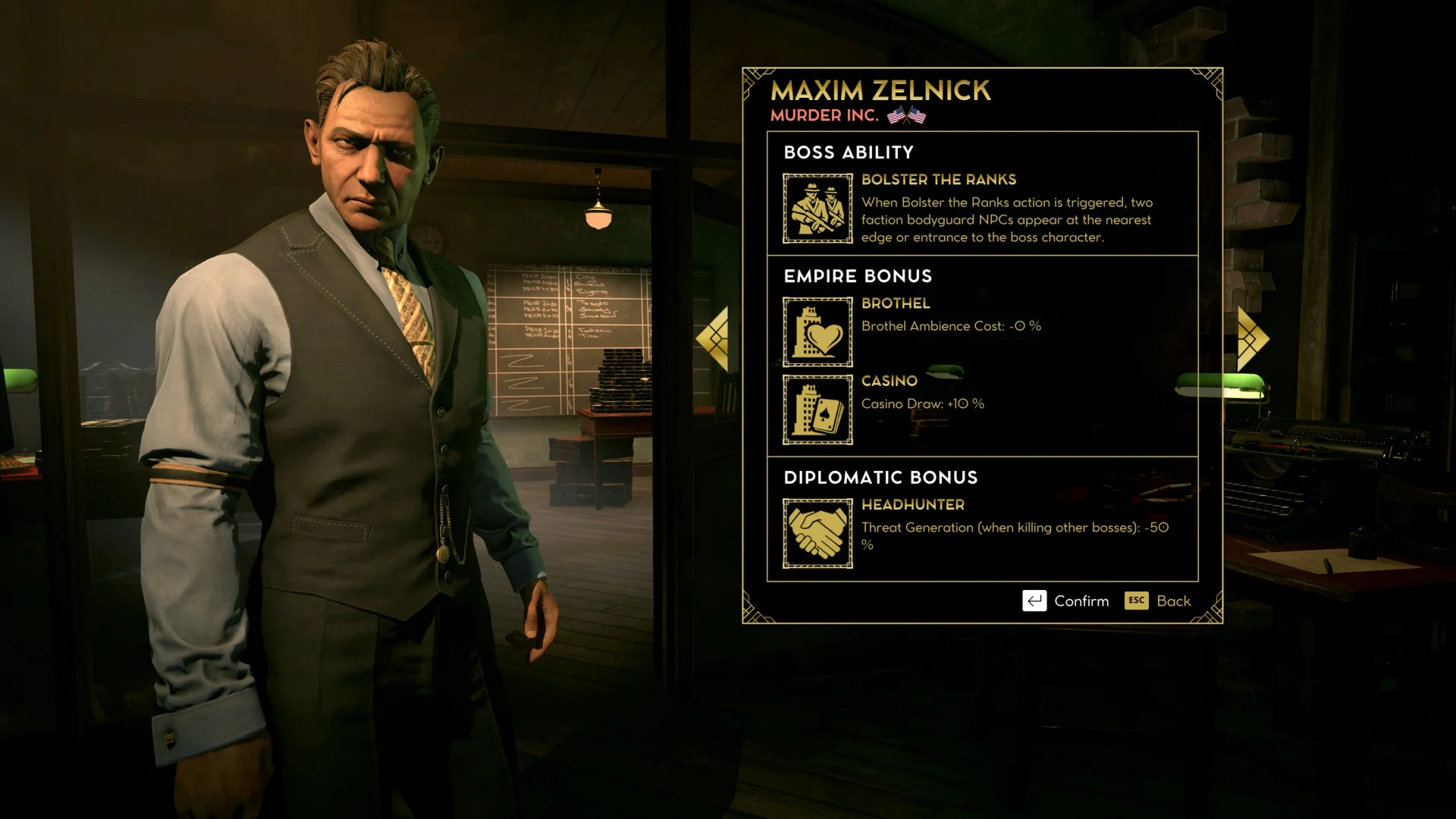1456x819 pixels.
Task: Click the Casino empire bonus icon
Action: click(817, 409)
